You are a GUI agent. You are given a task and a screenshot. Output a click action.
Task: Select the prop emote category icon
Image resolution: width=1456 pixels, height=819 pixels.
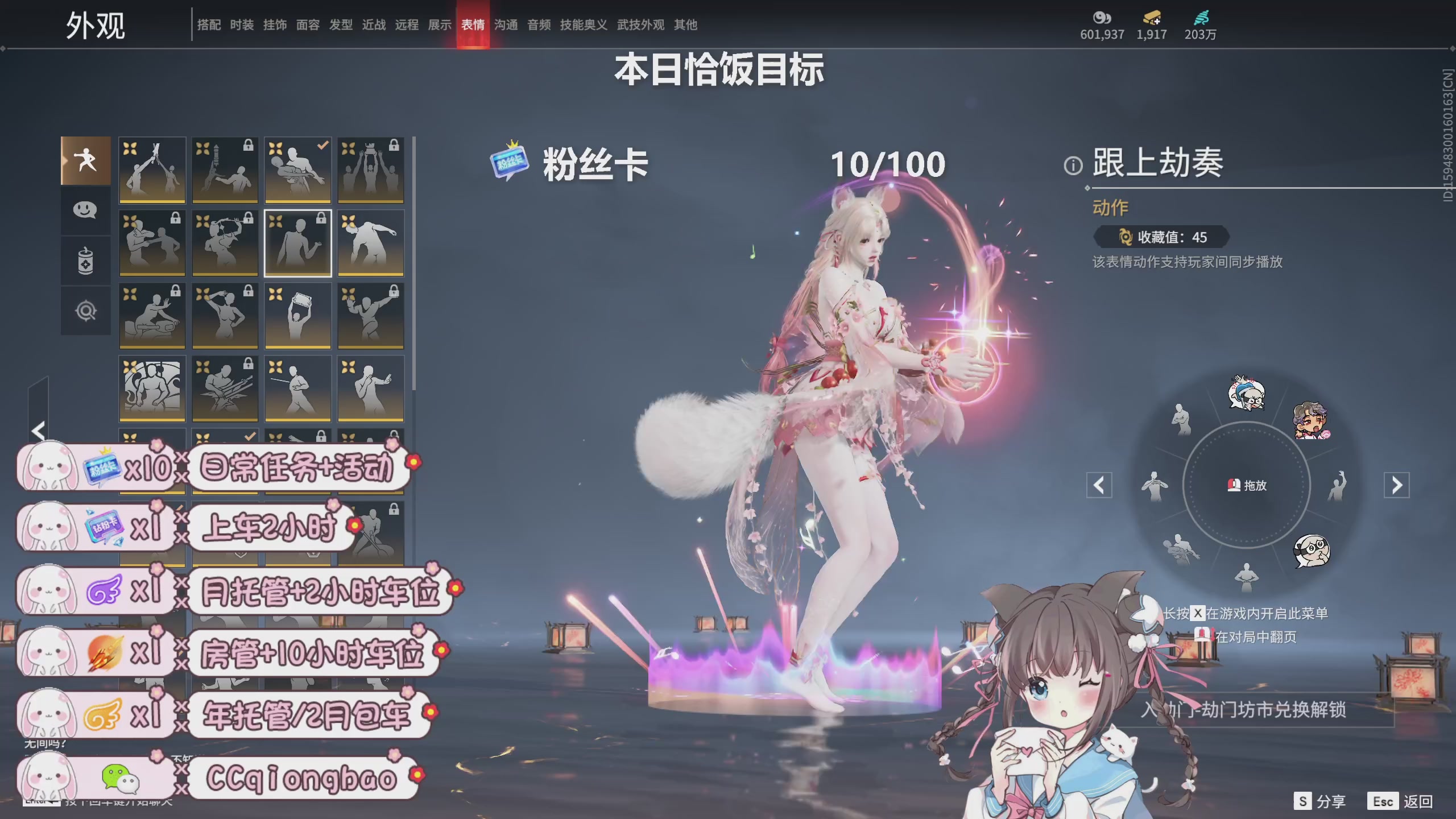pyautogui.click(x=85, y=260)
